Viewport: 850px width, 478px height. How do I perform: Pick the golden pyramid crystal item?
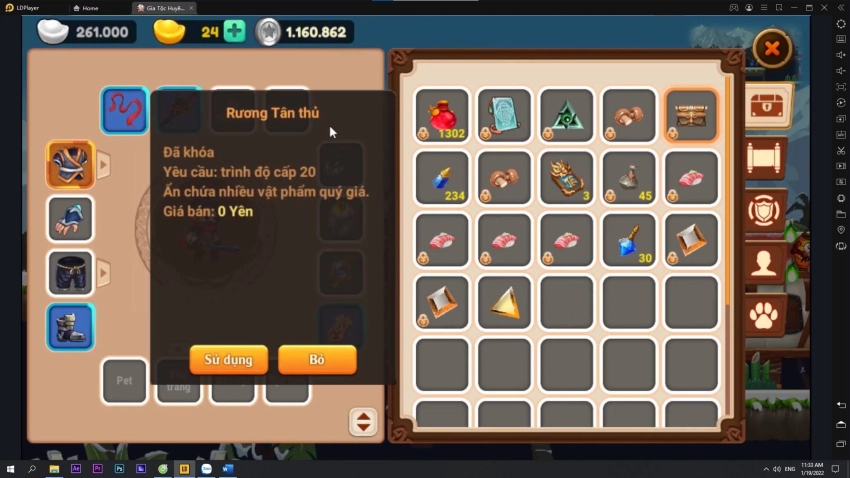(504, 302)
